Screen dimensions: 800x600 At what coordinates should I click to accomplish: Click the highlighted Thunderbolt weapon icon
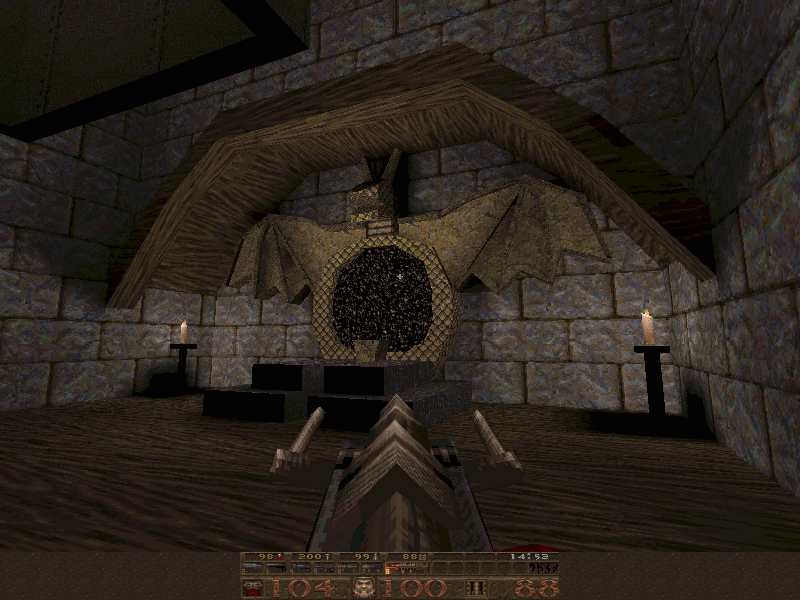tap(407, 568)
